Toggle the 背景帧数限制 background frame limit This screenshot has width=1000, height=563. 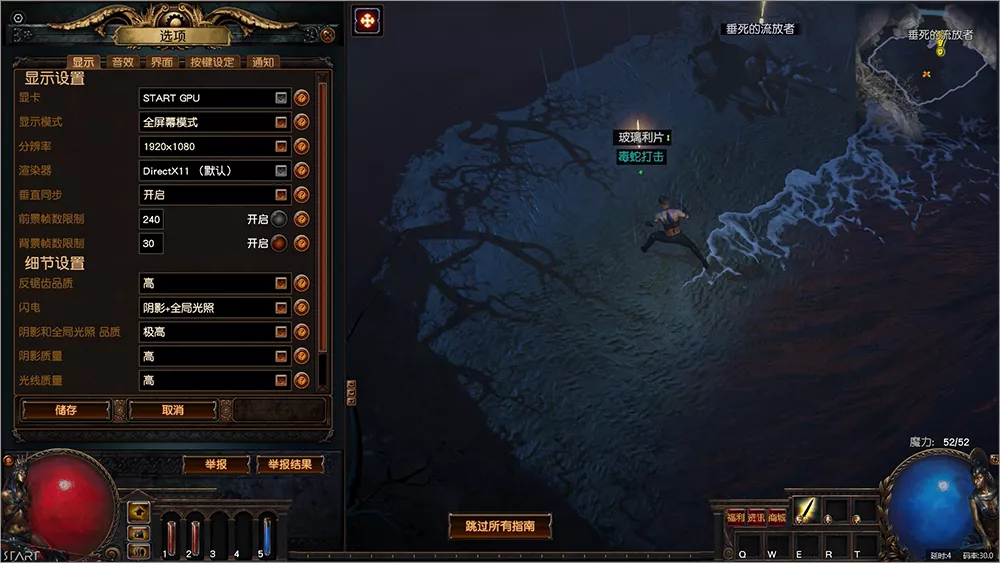[280, 243]
